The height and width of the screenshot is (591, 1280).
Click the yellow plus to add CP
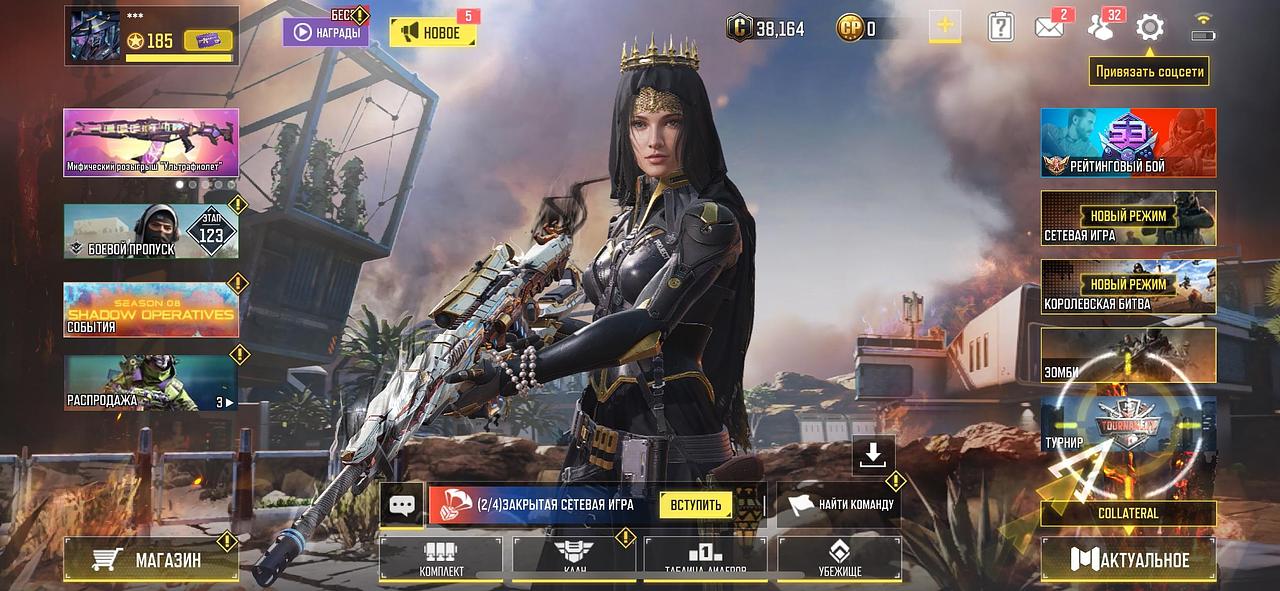pos(944,26)
